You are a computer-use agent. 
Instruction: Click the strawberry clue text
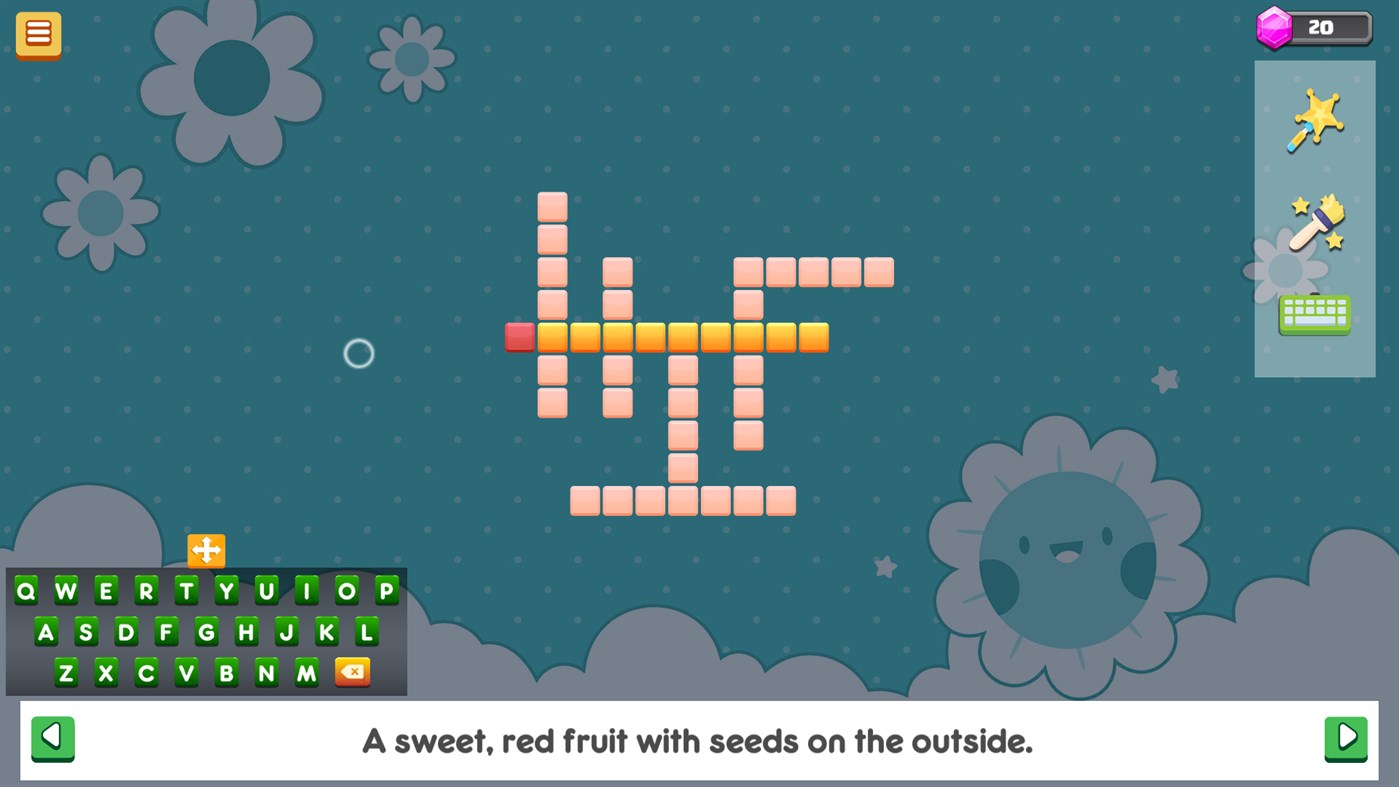(x=698, y=741)
